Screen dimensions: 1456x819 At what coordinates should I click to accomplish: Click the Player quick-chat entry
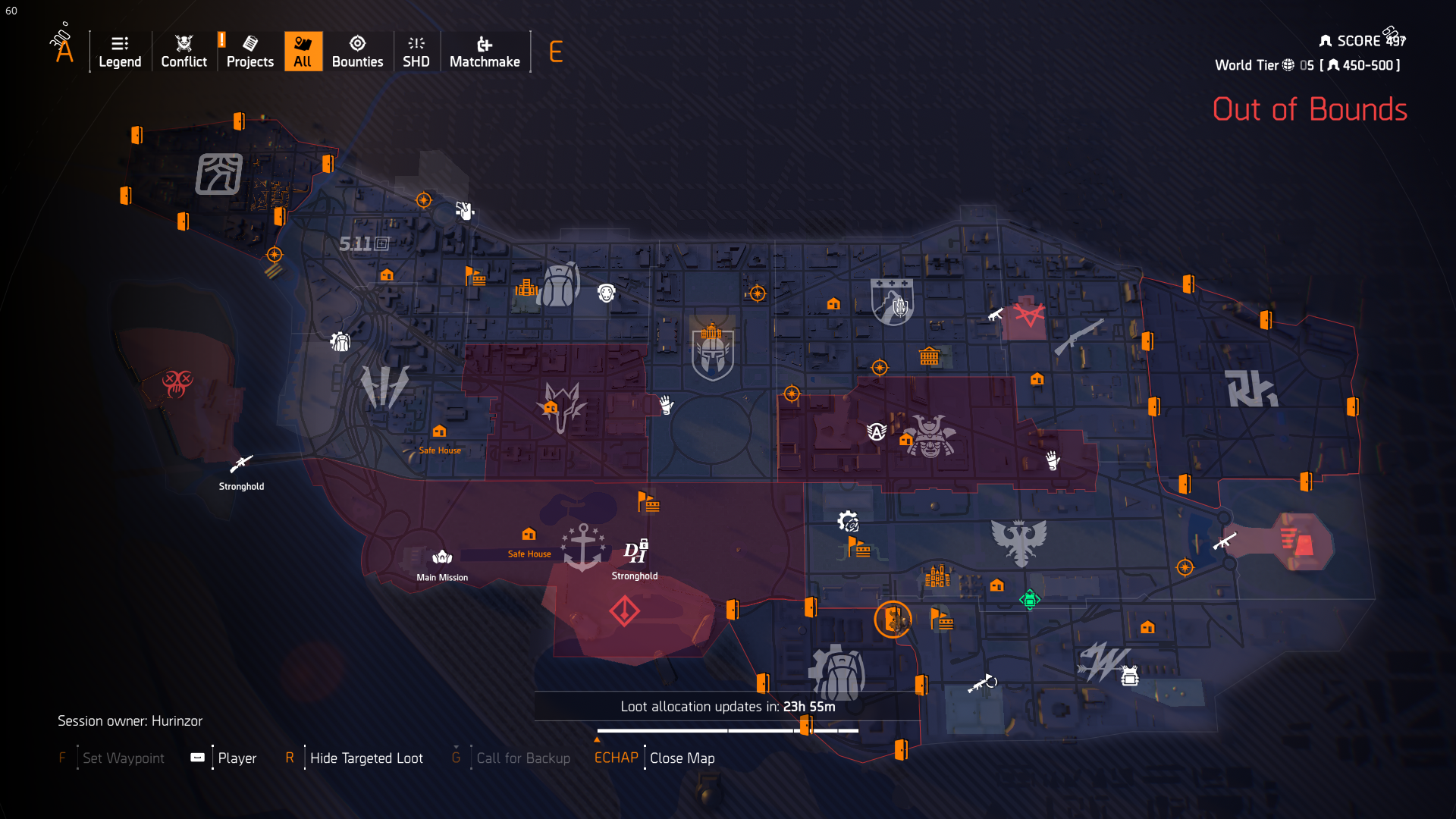[237, 758]
